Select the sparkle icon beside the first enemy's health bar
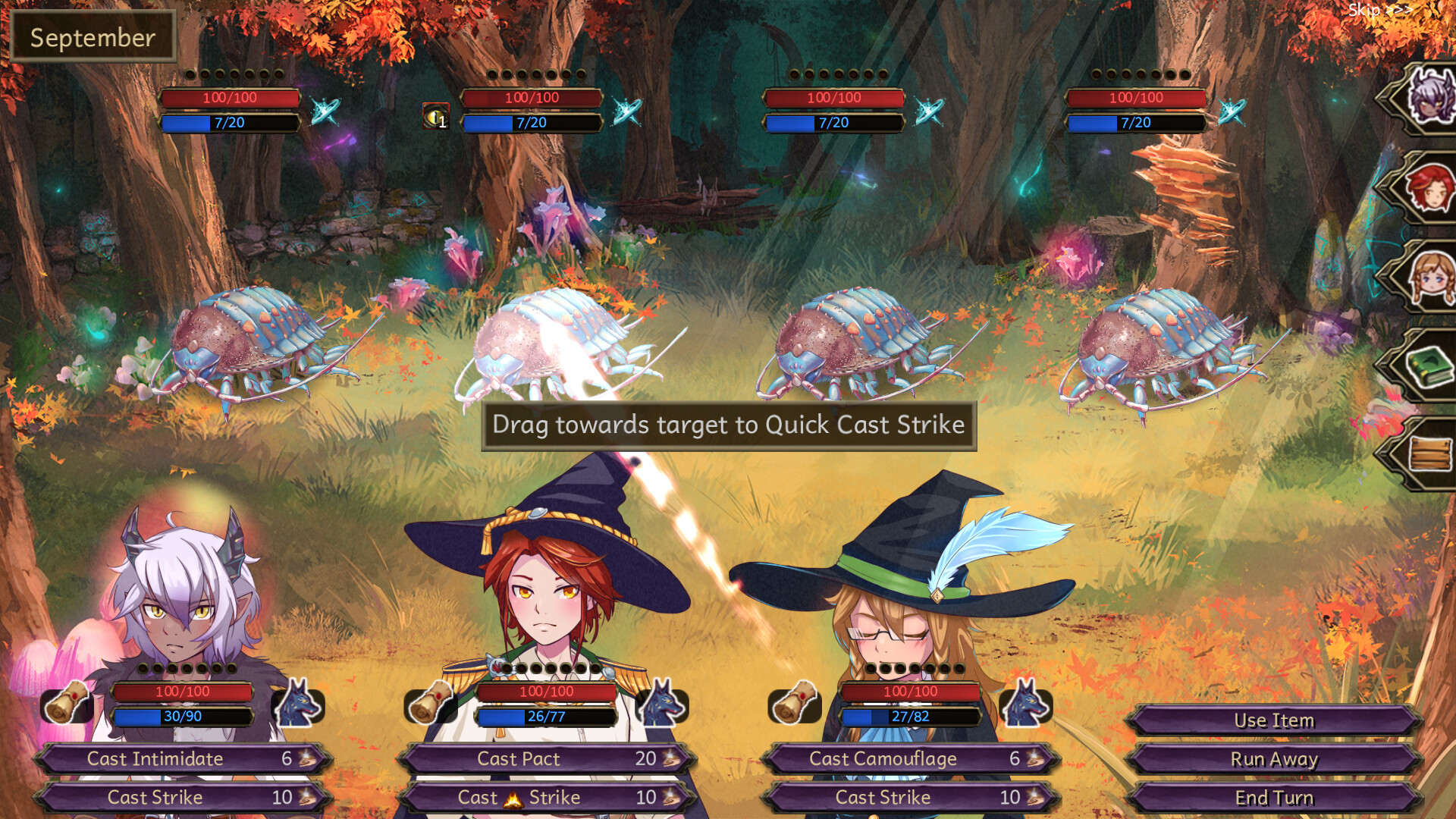This screenshot has height=819, width=1456. point(325,110)
